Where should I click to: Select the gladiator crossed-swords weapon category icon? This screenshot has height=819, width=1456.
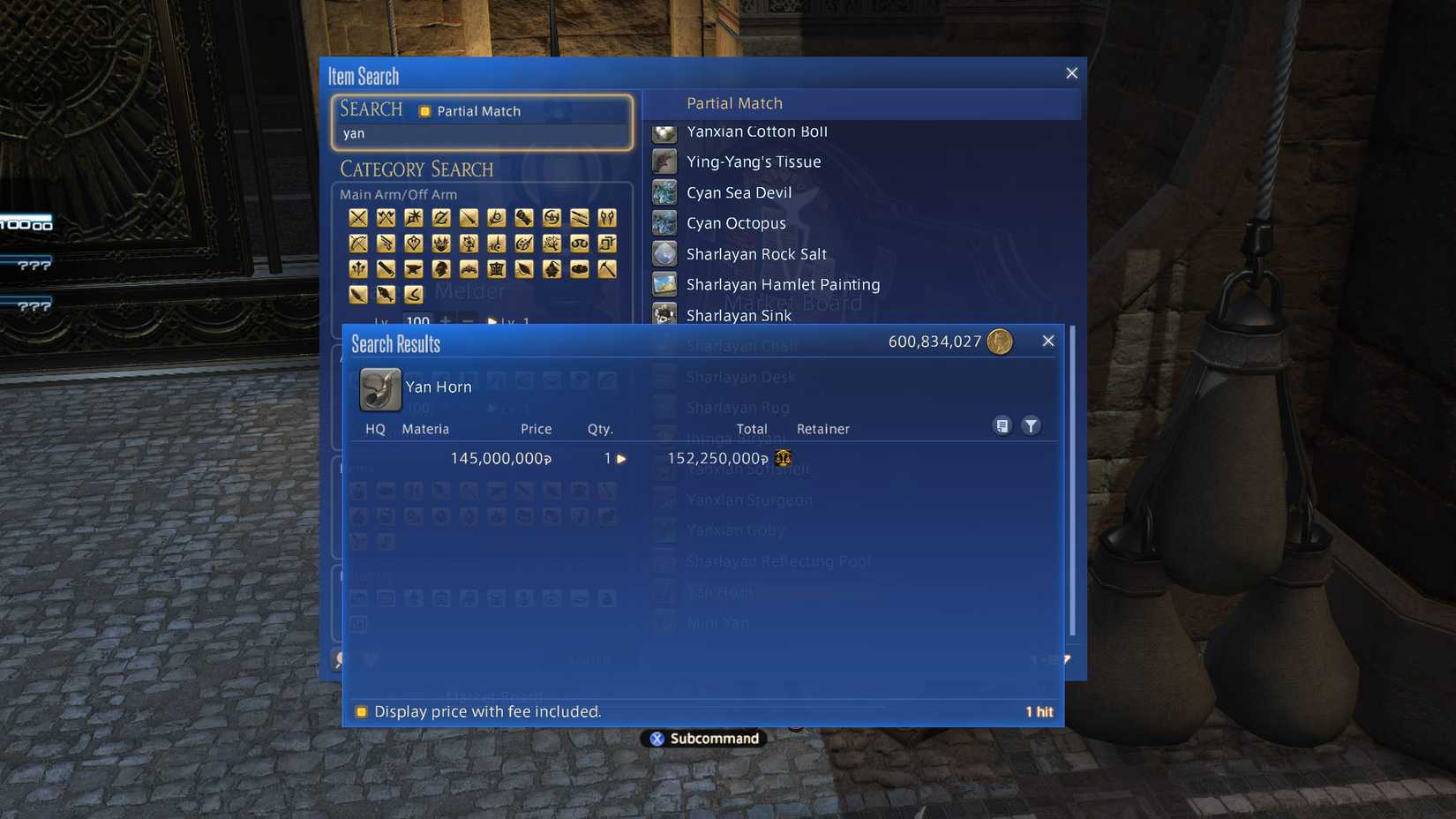click(357, 218)
